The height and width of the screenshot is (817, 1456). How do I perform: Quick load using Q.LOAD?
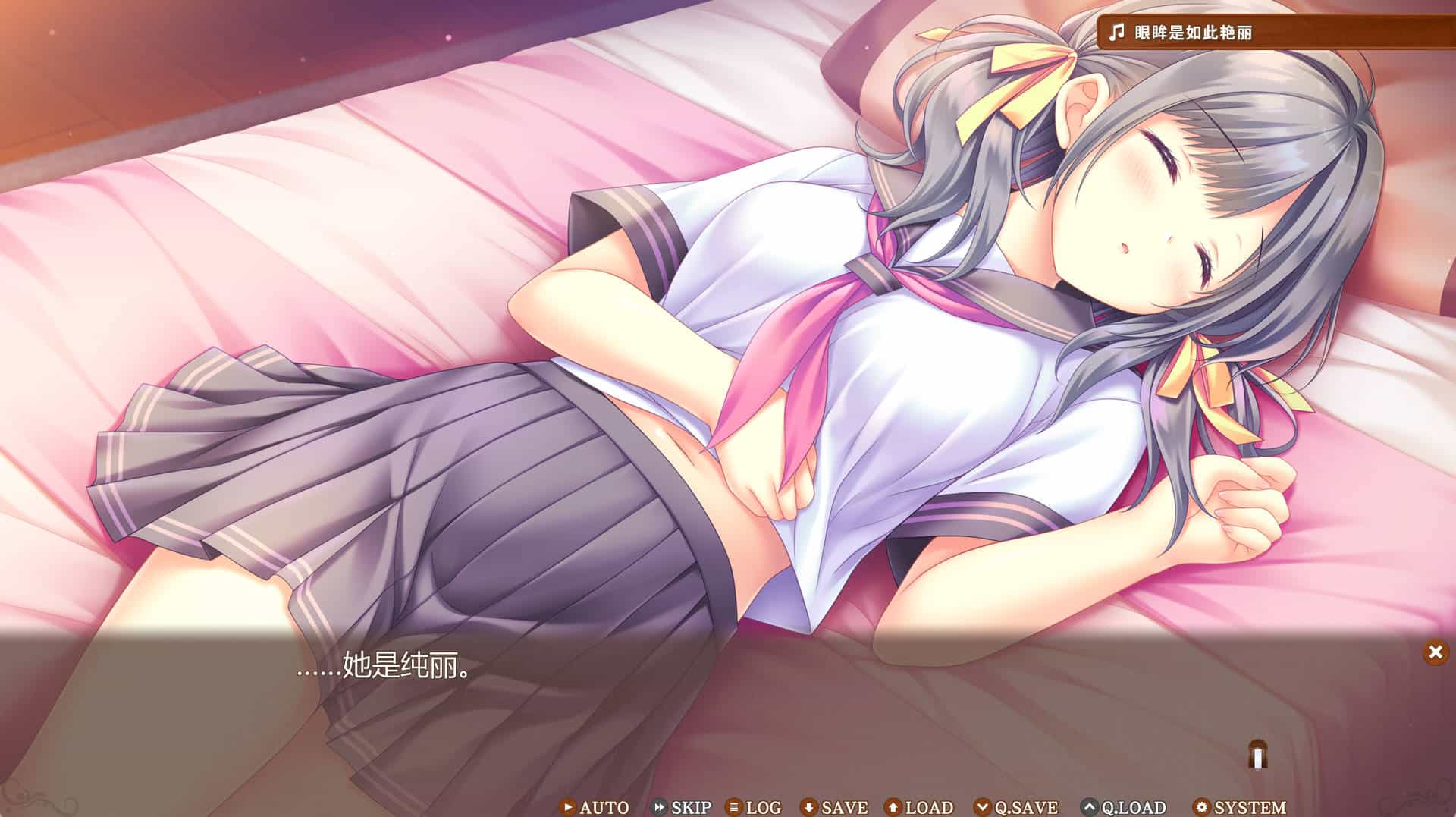pyautogui.click(x=1124, y=807)
